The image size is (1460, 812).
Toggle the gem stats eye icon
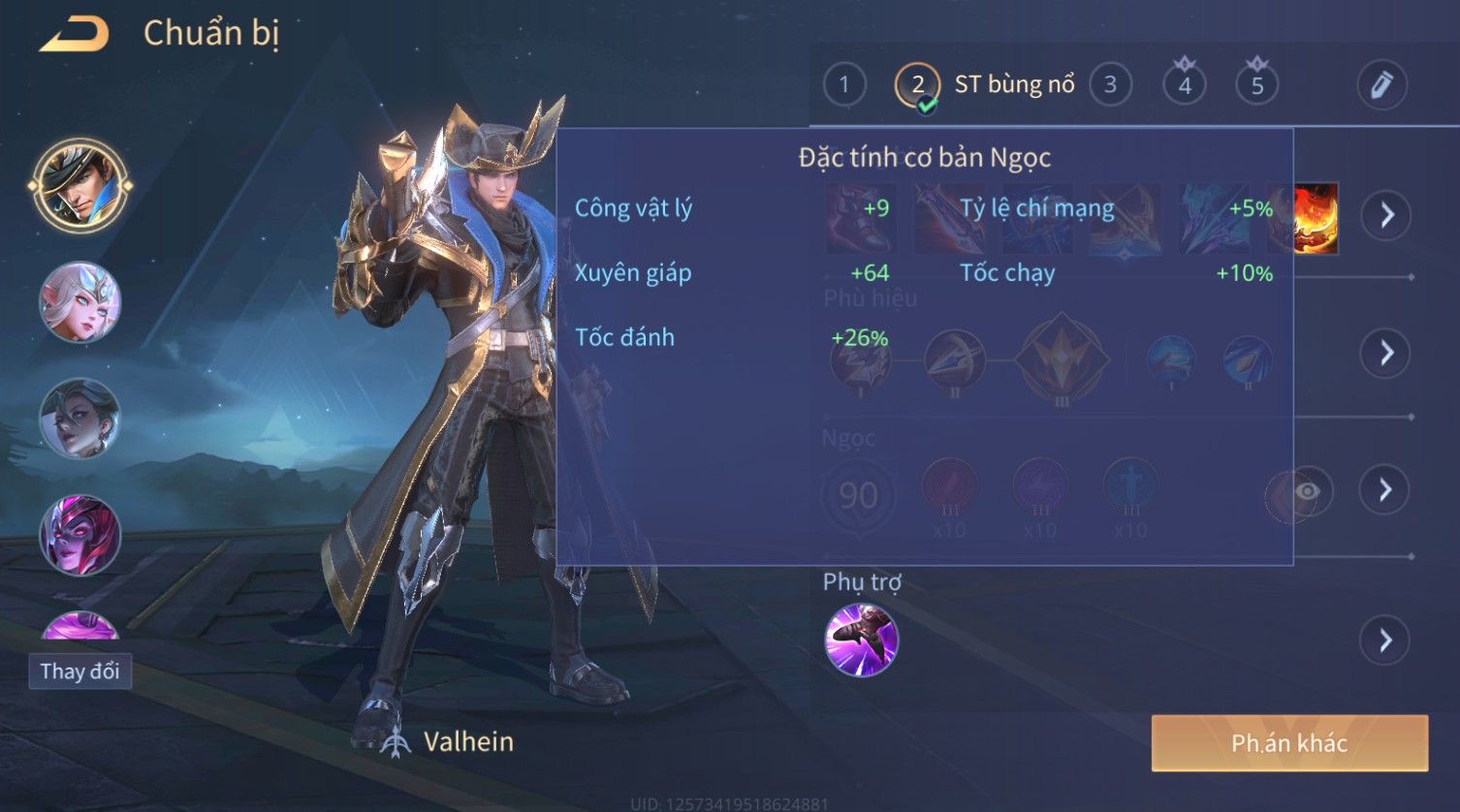pyautogui.click(x=1306, y=492)
